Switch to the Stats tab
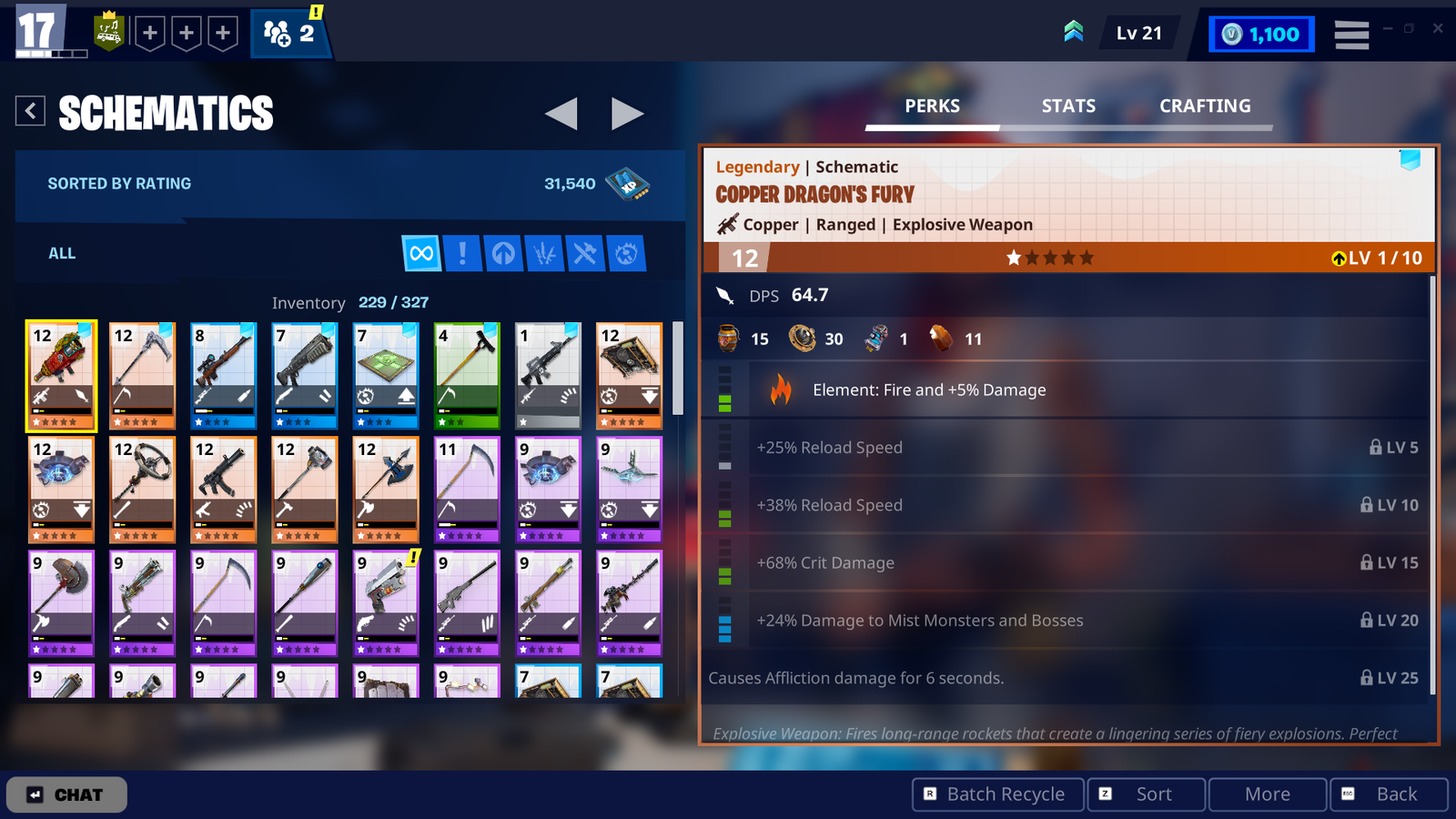The image size is (1456, 819). click(x=1067, y=106)
